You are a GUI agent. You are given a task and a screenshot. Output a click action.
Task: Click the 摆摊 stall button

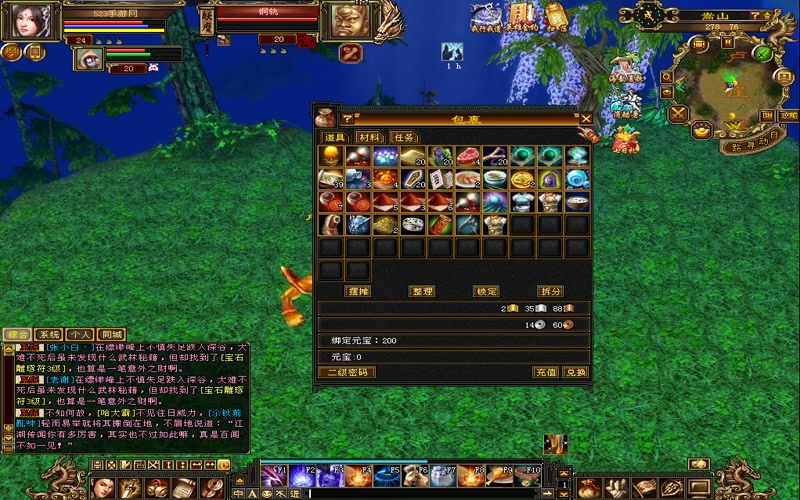coord(357,291)
